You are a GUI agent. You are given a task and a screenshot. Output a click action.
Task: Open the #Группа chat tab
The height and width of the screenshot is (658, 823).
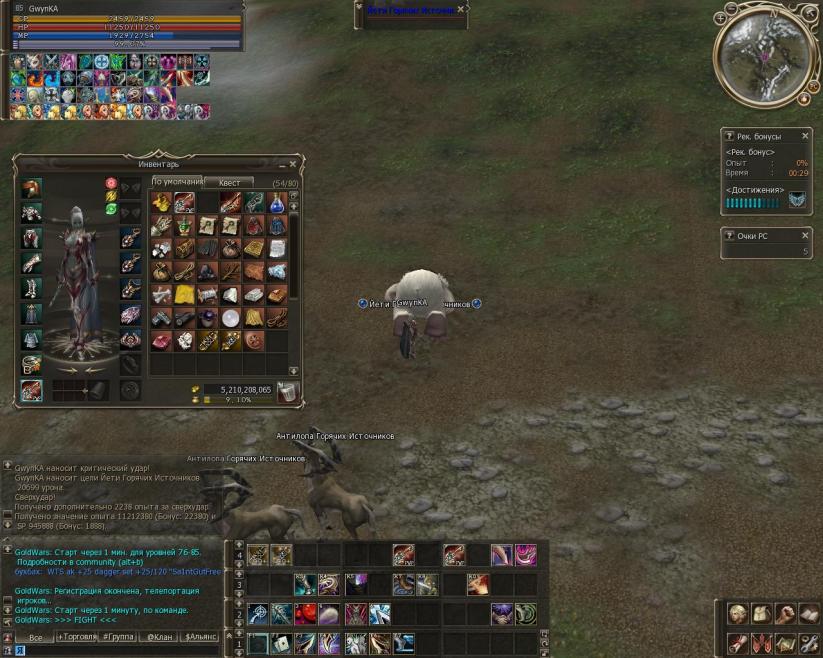(x=118, y=637)
